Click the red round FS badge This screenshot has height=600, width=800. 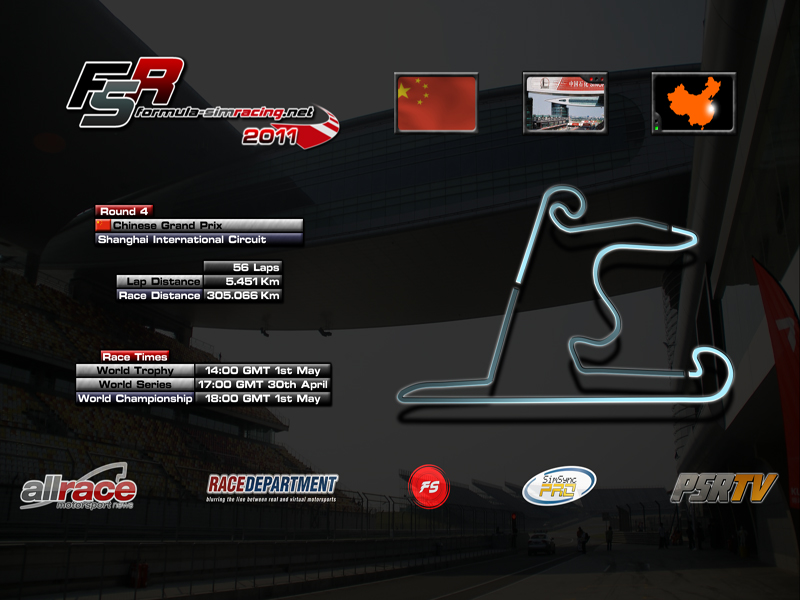429,487
